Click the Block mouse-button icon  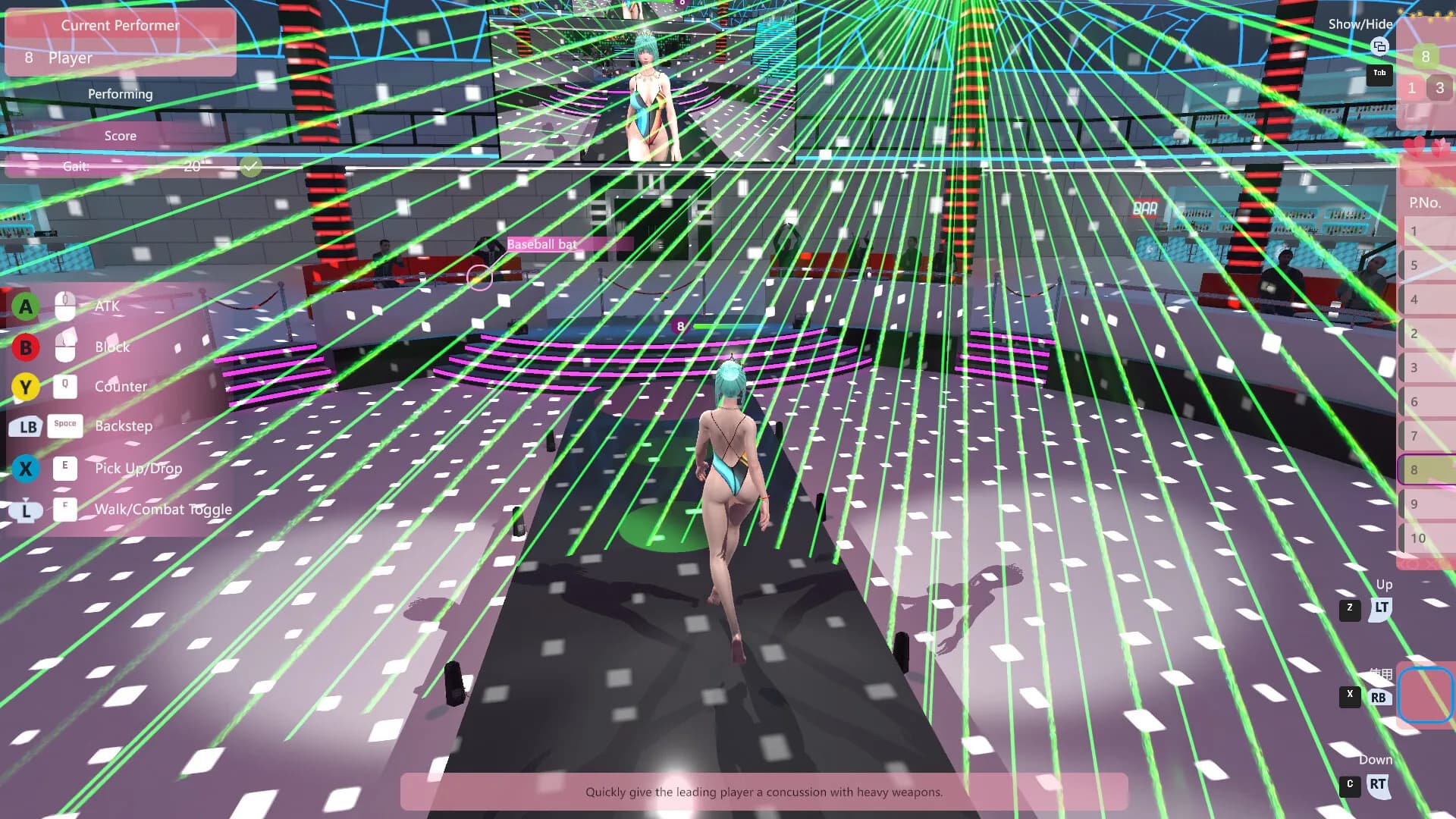click(65, 347)
